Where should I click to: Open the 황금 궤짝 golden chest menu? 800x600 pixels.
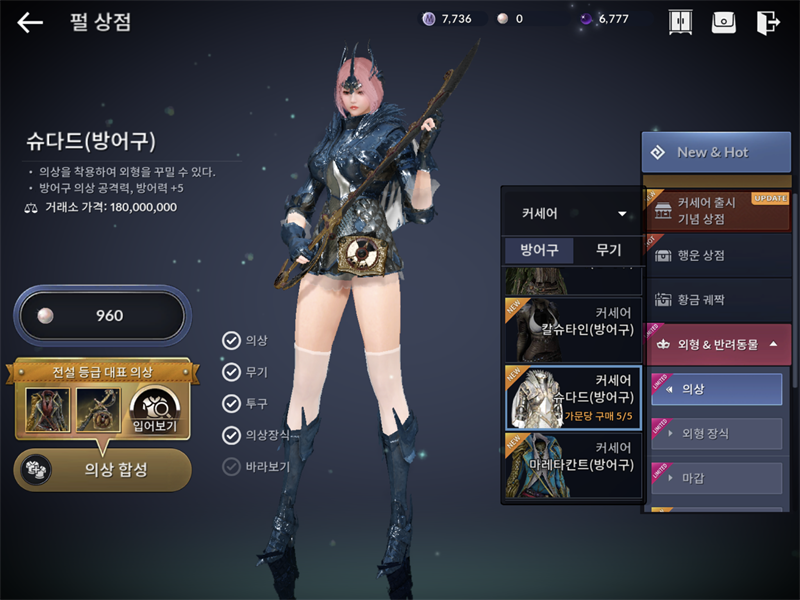716,298
